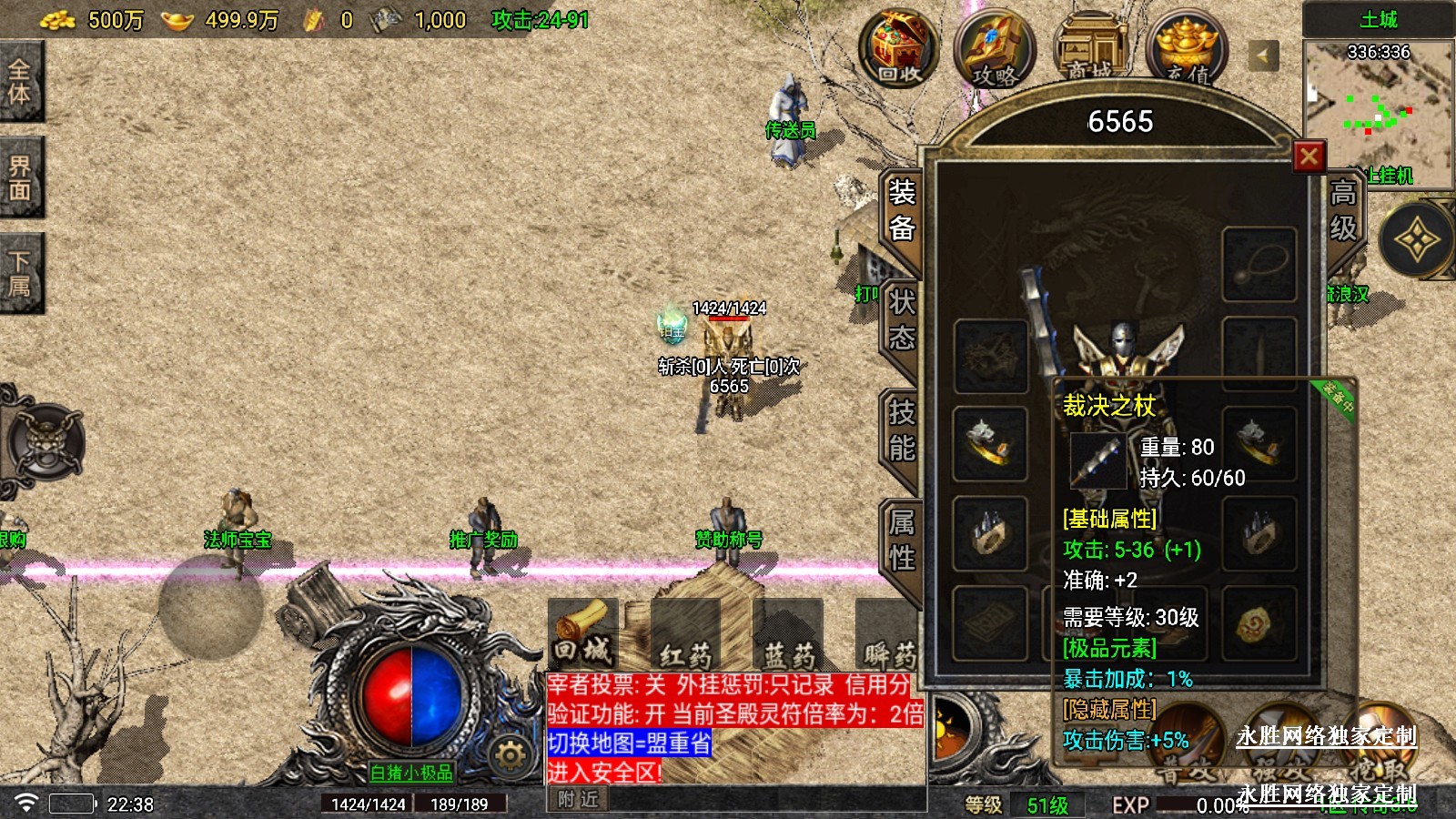Visit the 商城 shop
This screenshot has height=819, width=1456.
click(x=1090, y=50)
